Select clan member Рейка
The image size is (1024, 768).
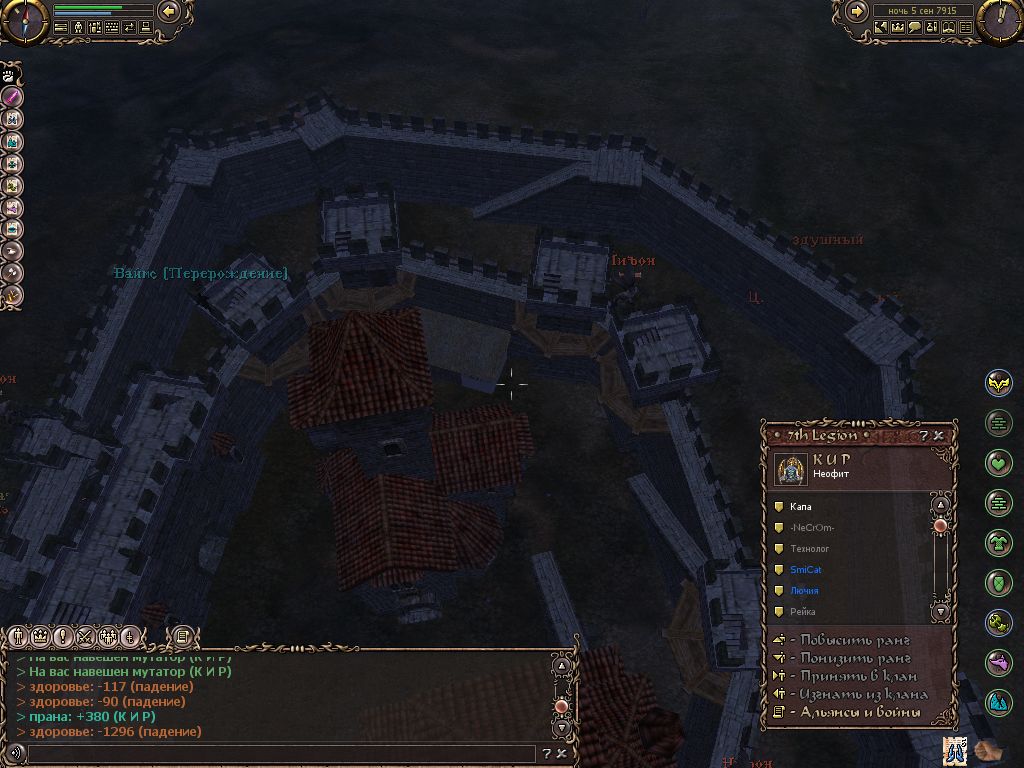point(802,612)
